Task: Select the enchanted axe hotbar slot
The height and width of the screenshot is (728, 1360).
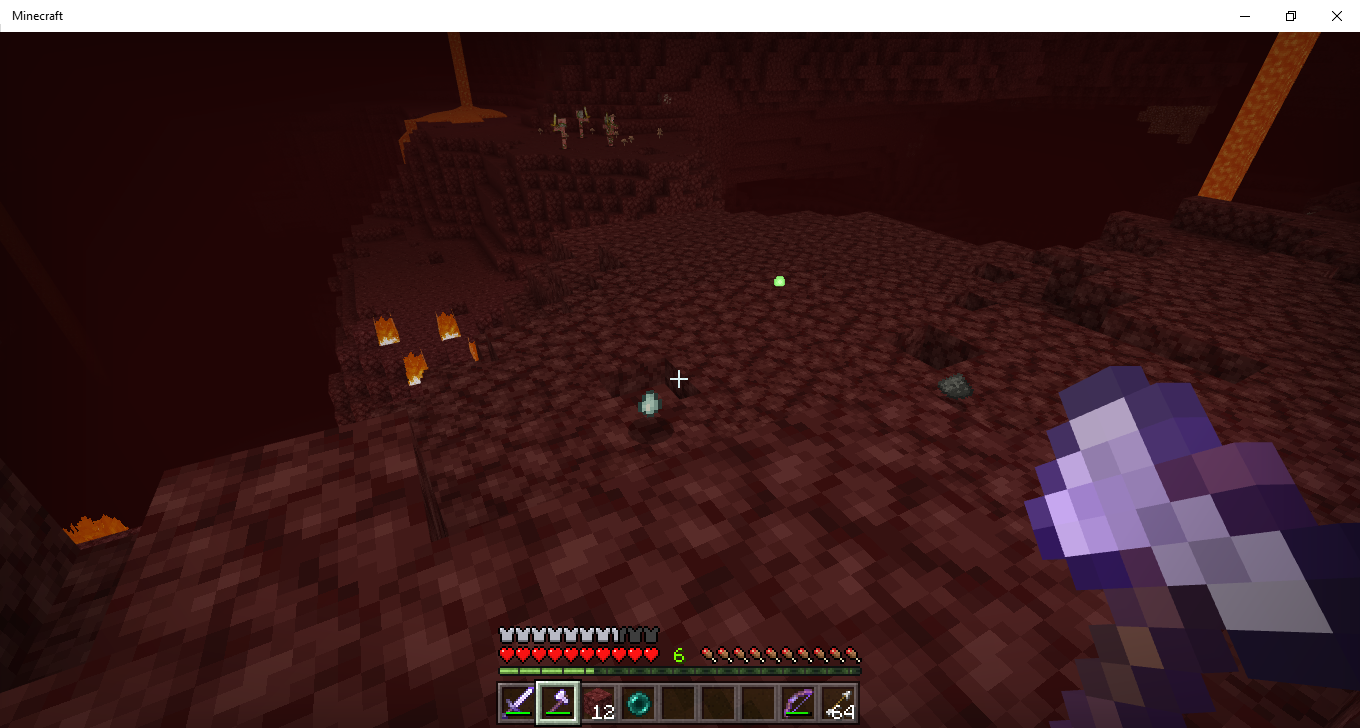Action: [558, 703]
